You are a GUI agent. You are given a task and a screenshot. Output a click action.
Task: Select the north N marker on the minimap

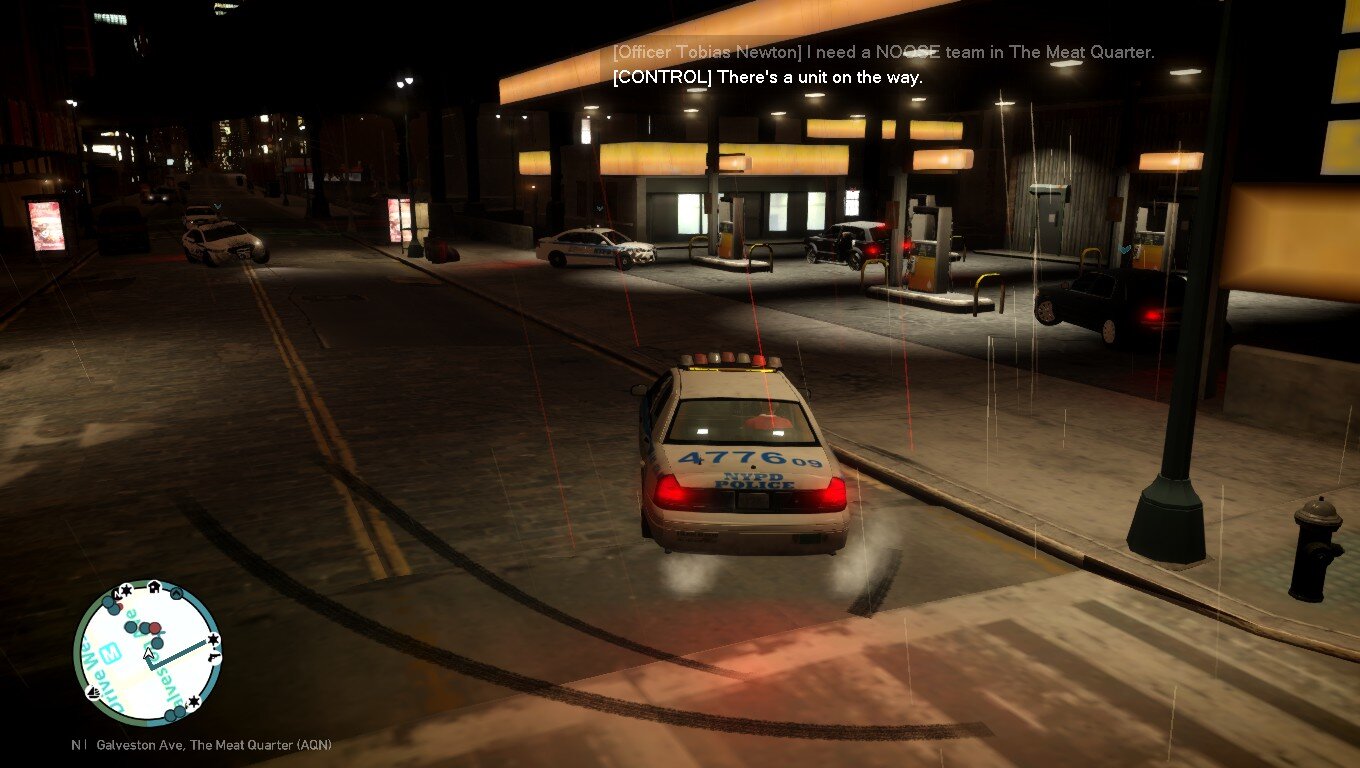(x=119, y=593)
